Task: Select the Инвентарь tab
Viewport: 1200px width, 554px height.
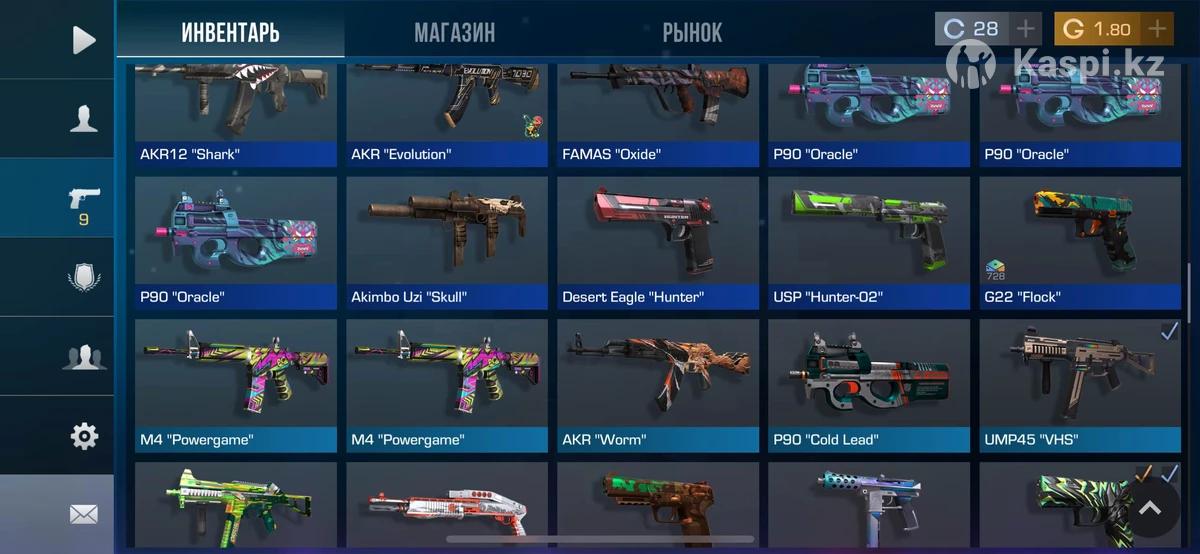Action: [x=230, y=32]
